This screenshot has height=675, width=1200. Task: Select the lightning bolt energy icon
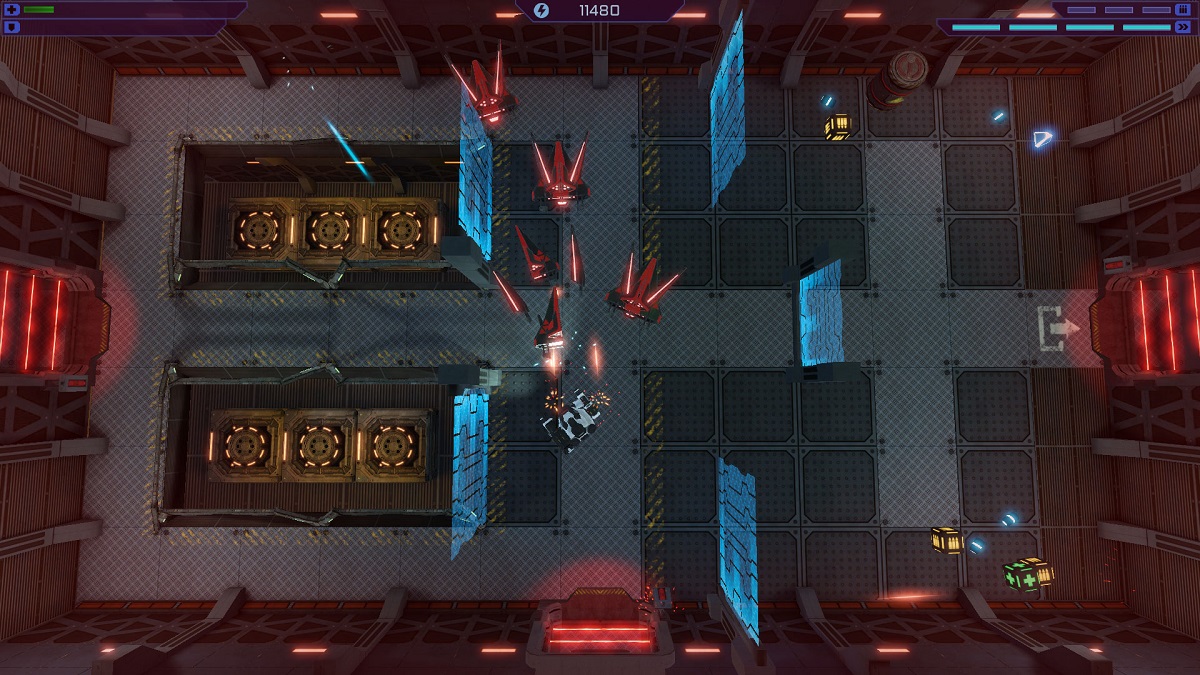click(542, 11)
